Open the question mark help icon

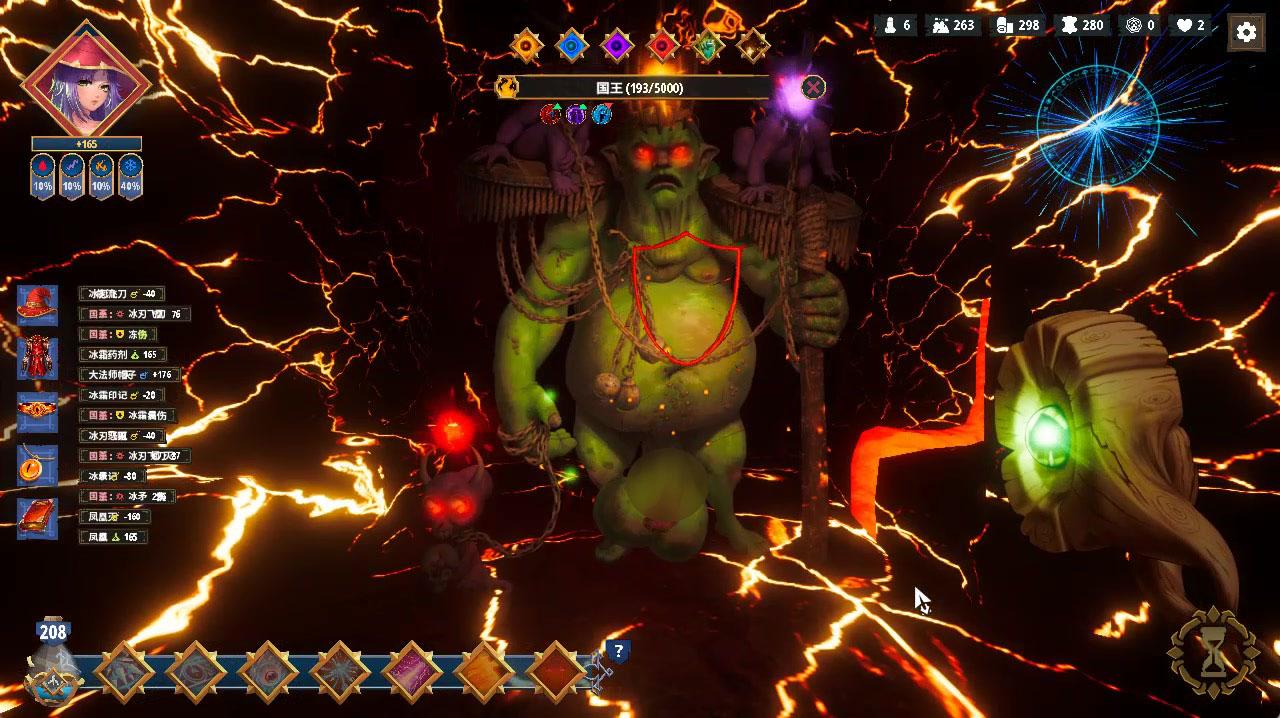point(618,652)
